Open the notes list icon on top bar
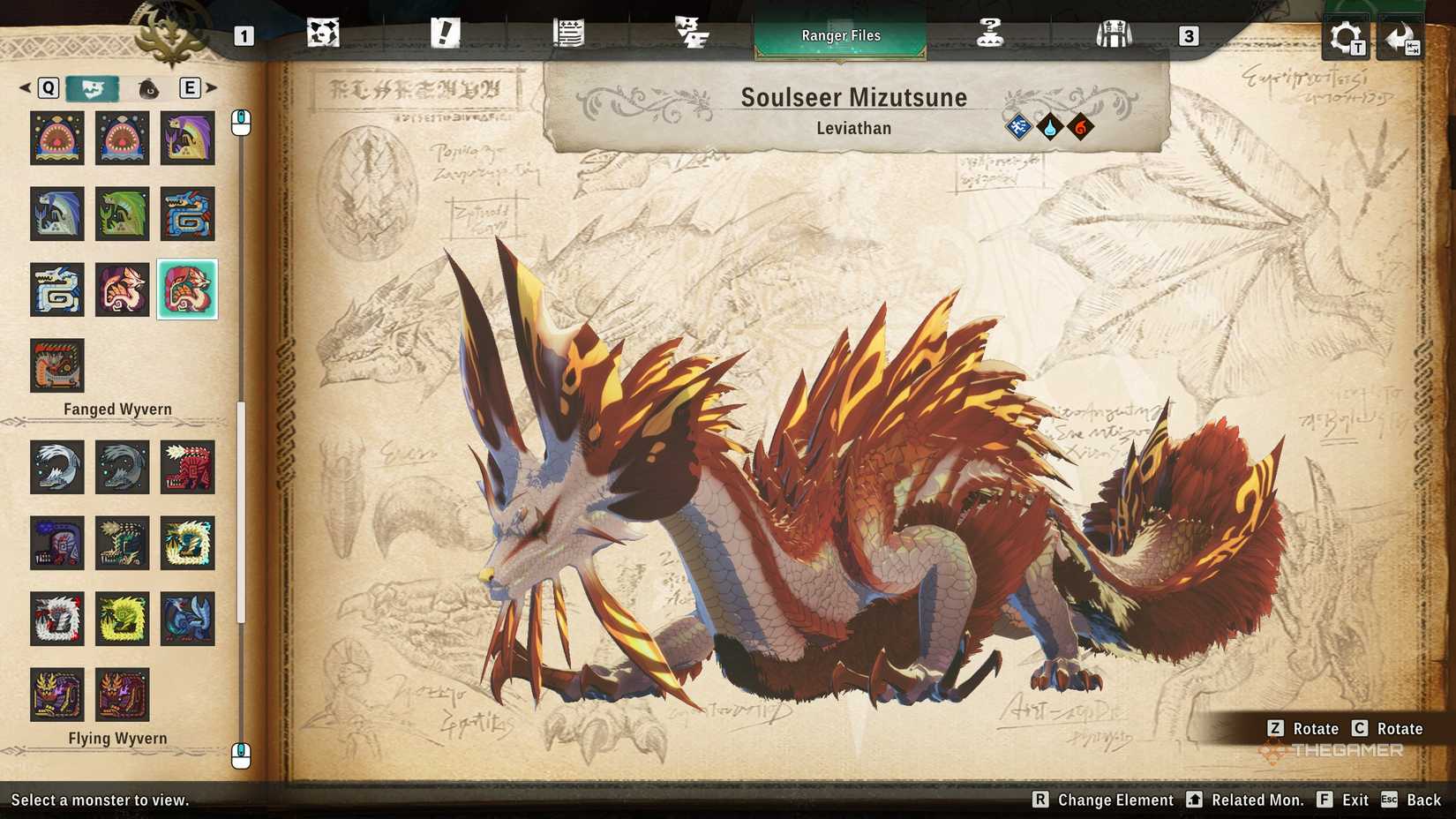This screenshot has width=1456, height=819. tap(569, 33)
